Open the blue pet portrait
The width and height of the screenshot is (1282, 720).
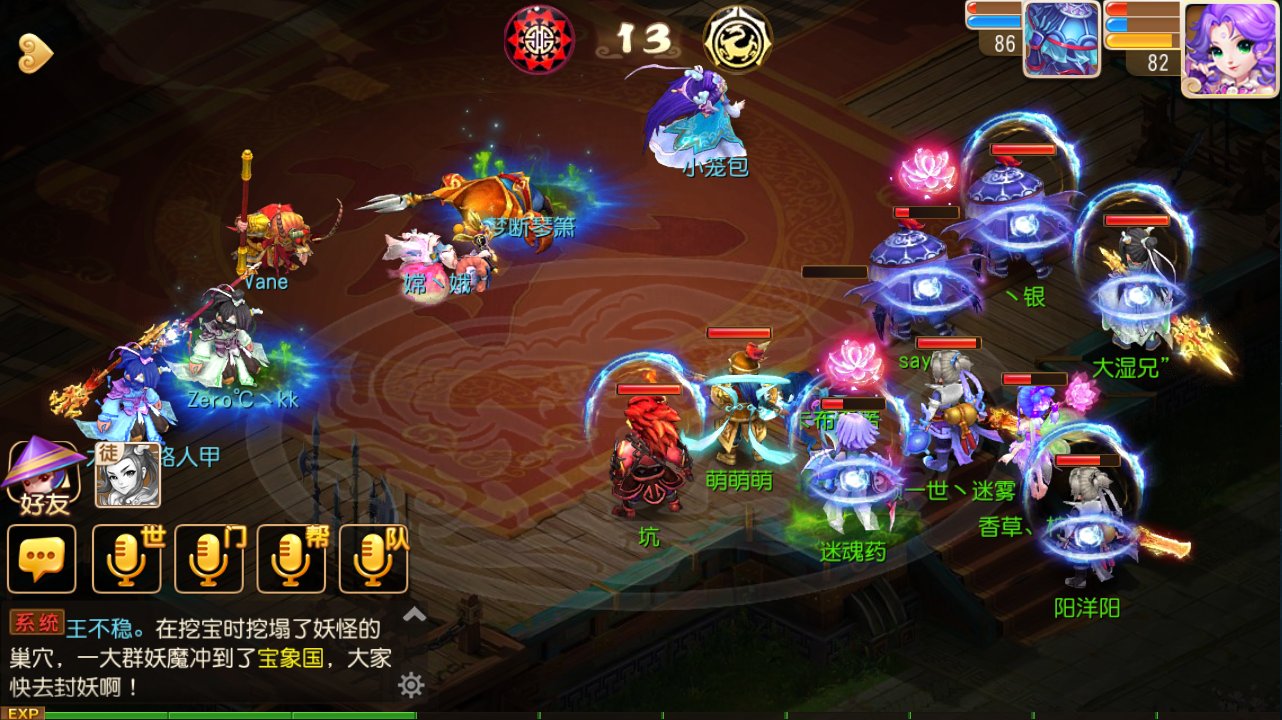click(x=1061, y=40)
